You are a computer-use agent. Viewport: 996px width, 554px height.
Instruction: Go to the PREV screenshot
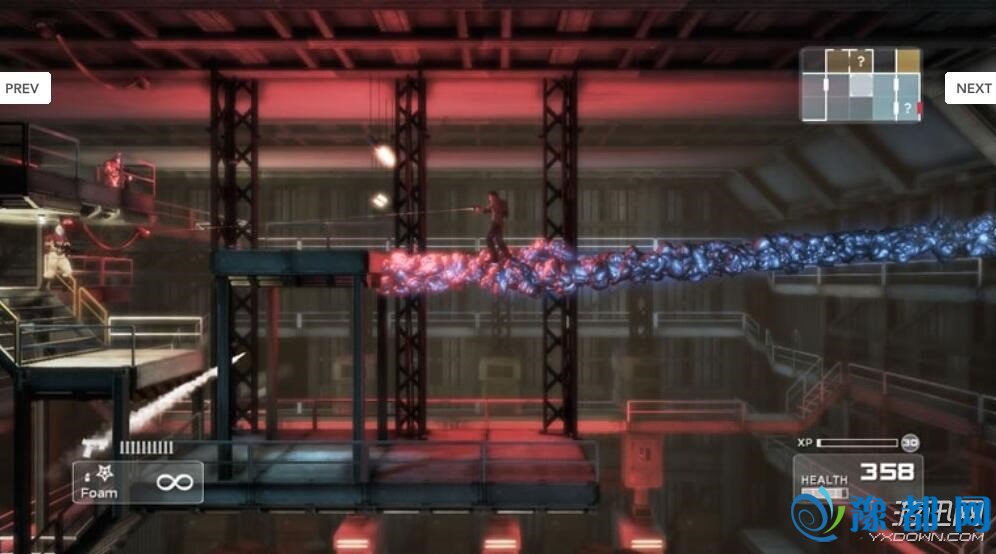23,88
